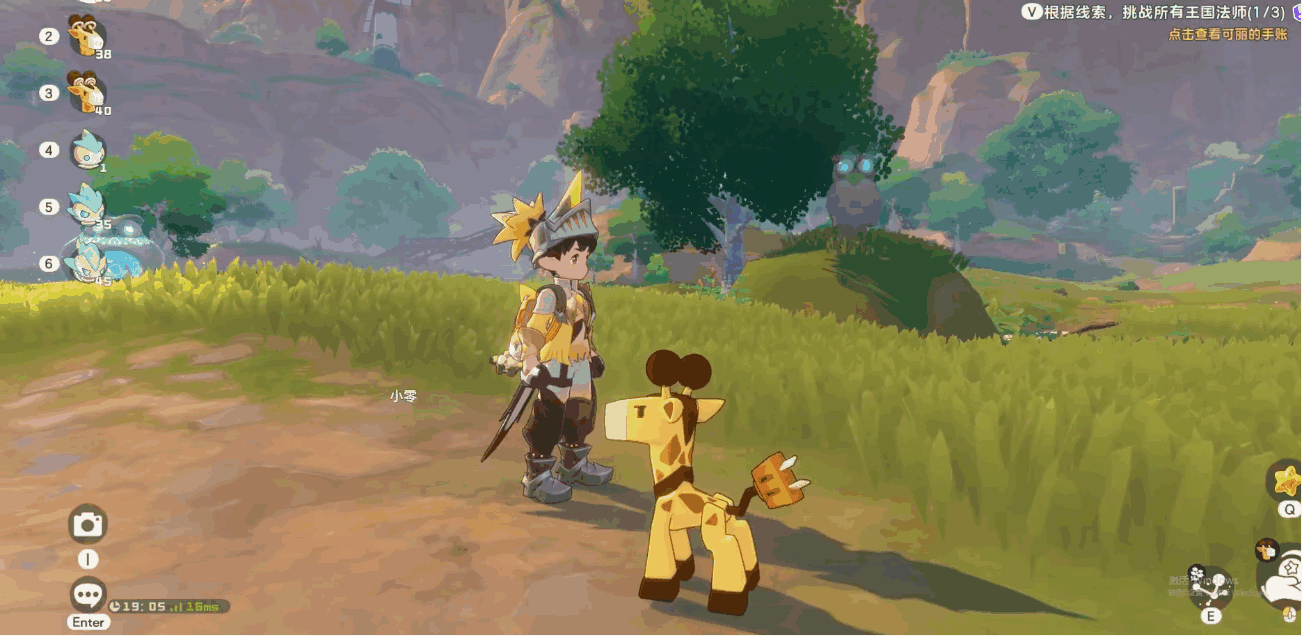Click the small giraffe portrait near the throw button
The height and width of the screenshot is (636, 1302).
[1267, 548]
